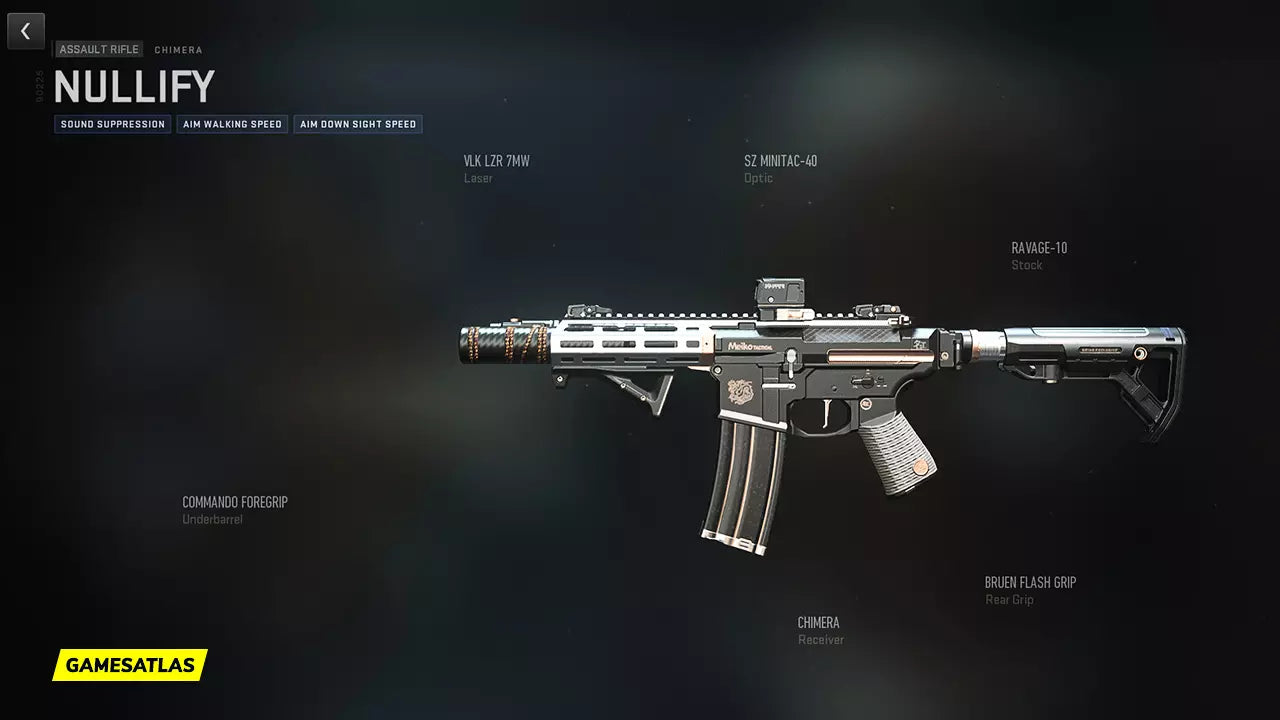This screenshot has height=720, width=1280.
Task: Click the Sound Suppression tag
Action: click(x=113, y=125)
